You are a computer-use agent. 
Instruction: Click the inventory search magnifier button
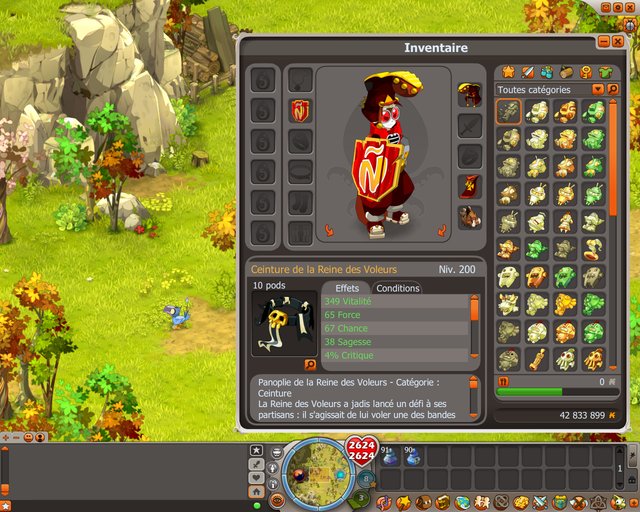tap(613, 89)
